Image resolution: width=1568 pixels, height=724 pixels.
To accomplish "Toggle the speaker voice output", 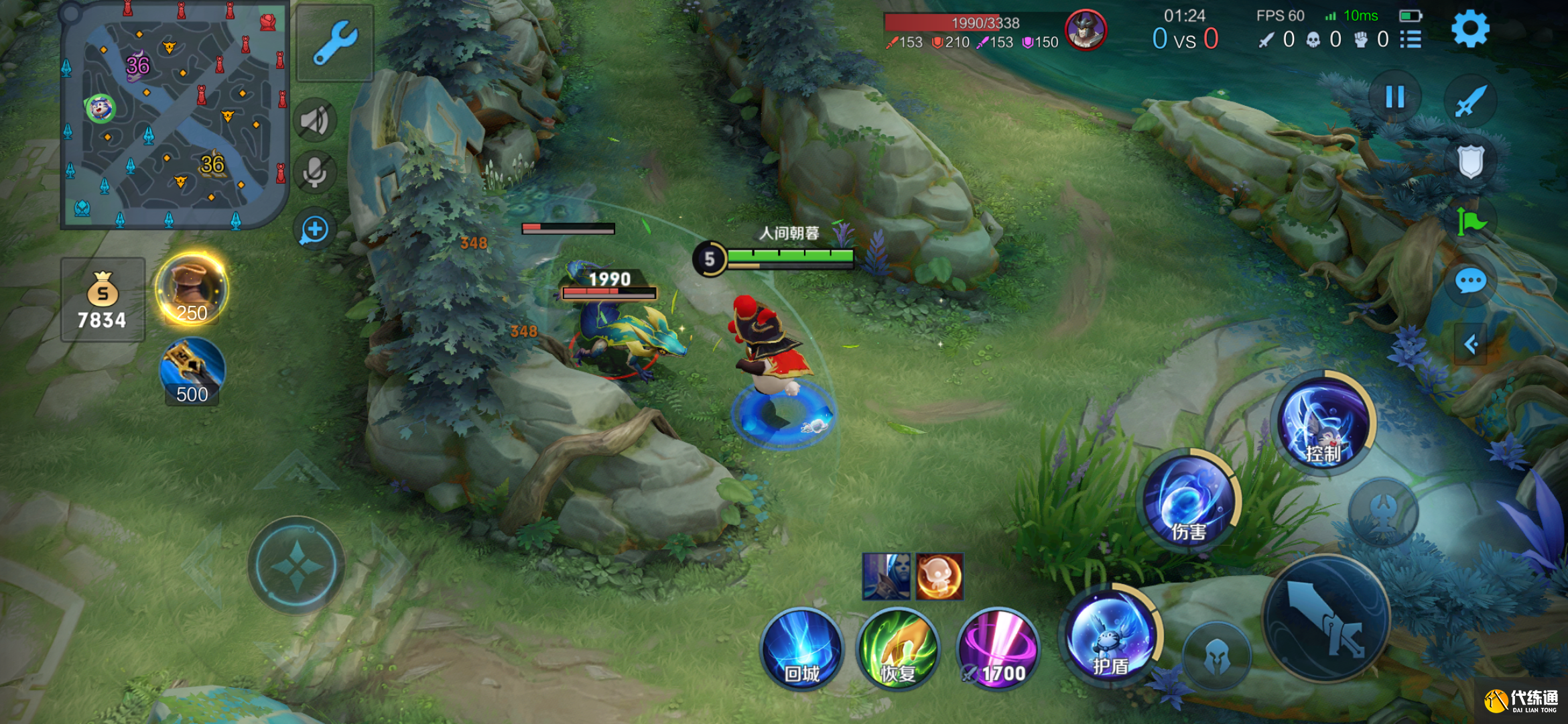I will click(x=314, y=121).
